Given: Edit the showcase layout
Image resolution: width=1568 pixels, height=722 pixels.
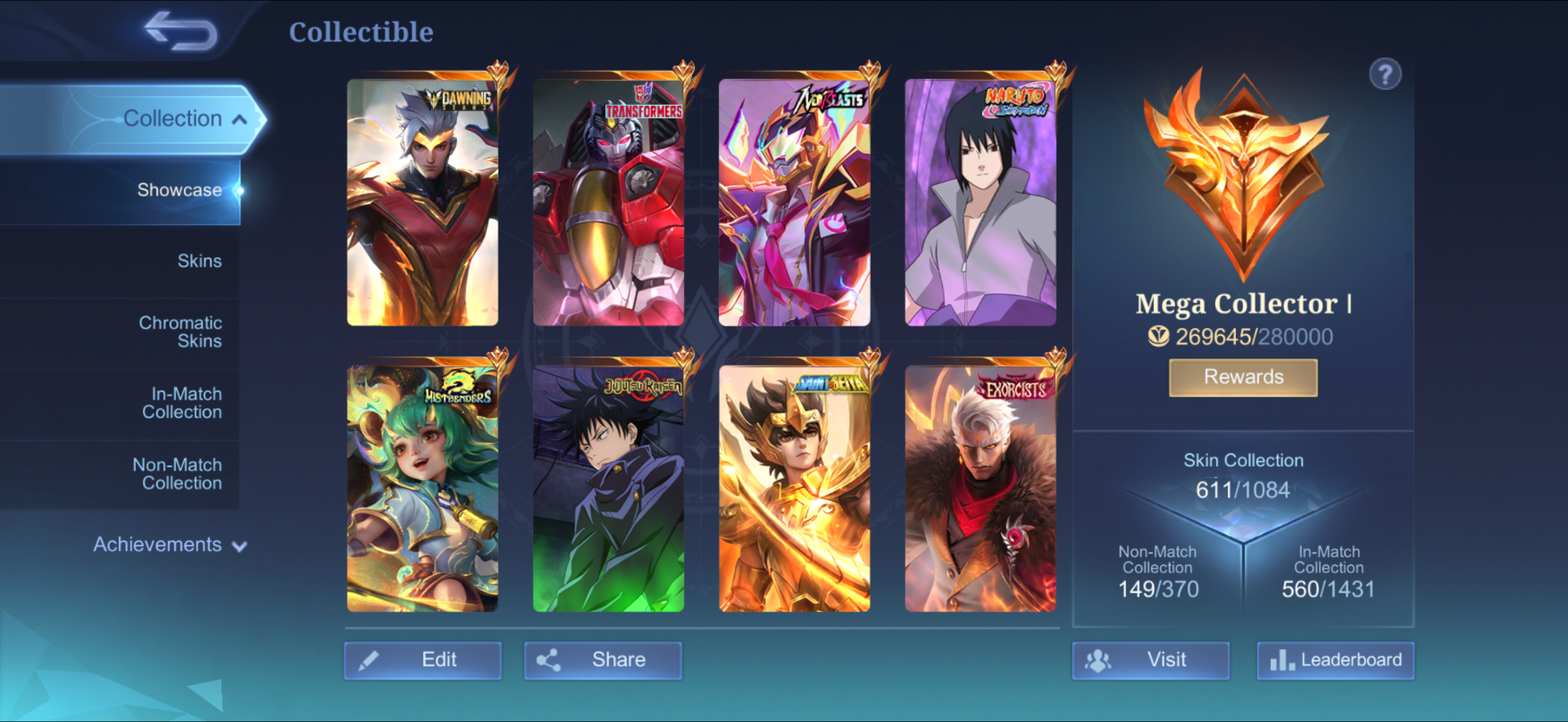Looking at the screenshot, I should [422, 660].
